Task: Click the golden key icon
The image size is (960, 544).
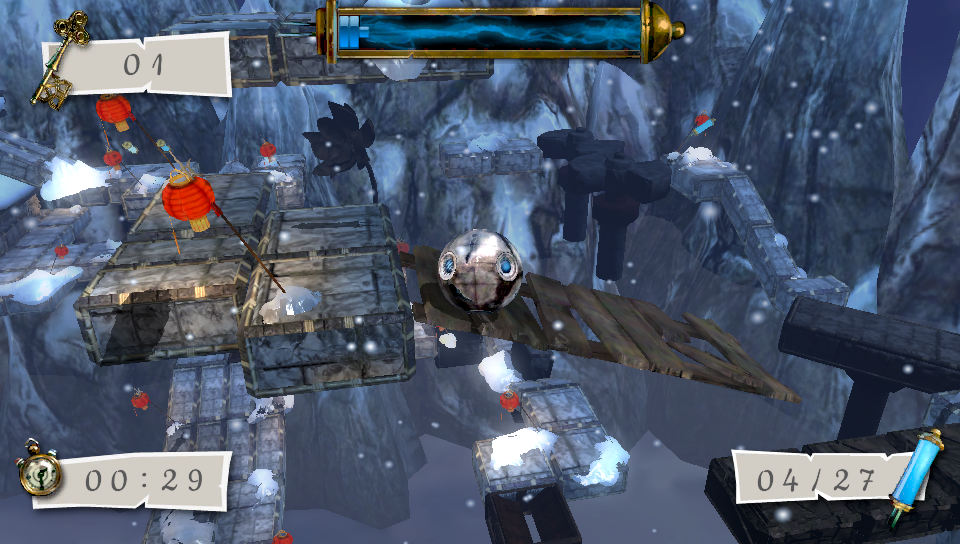Action: coord(58,60)
